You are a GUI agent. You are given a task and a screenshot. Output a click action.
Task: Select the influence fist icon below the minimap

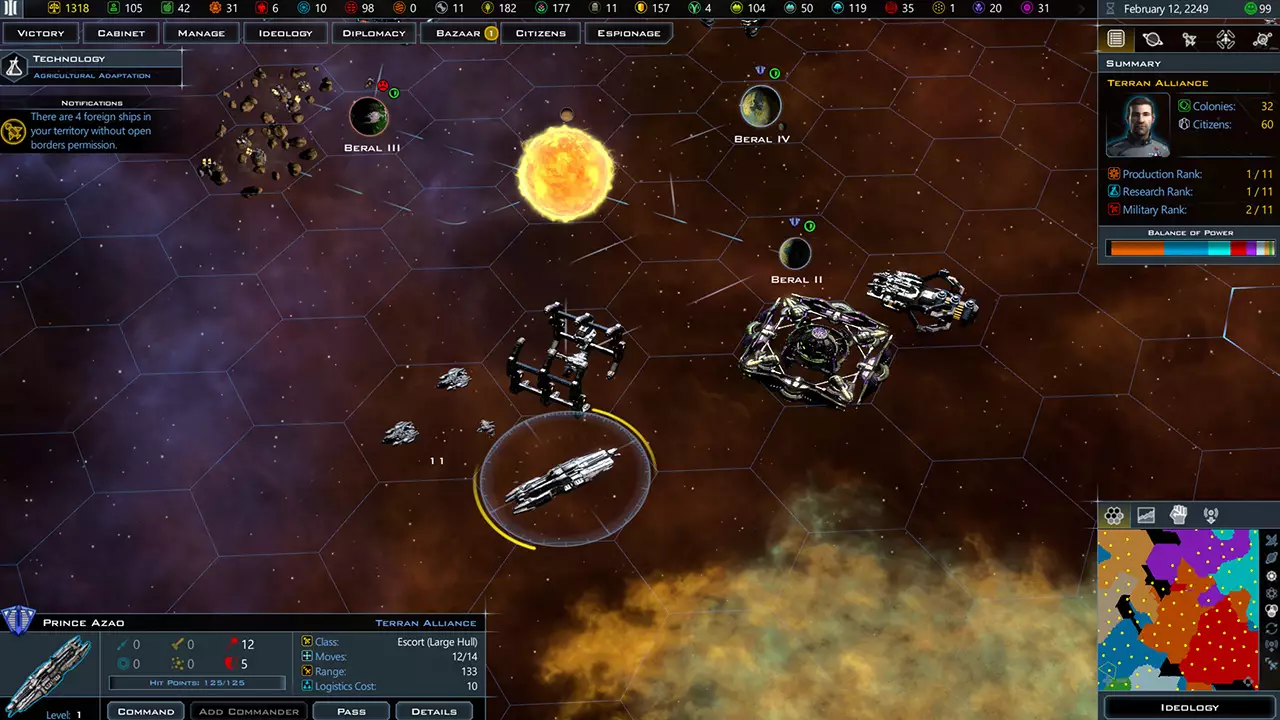click(1178, 514)
